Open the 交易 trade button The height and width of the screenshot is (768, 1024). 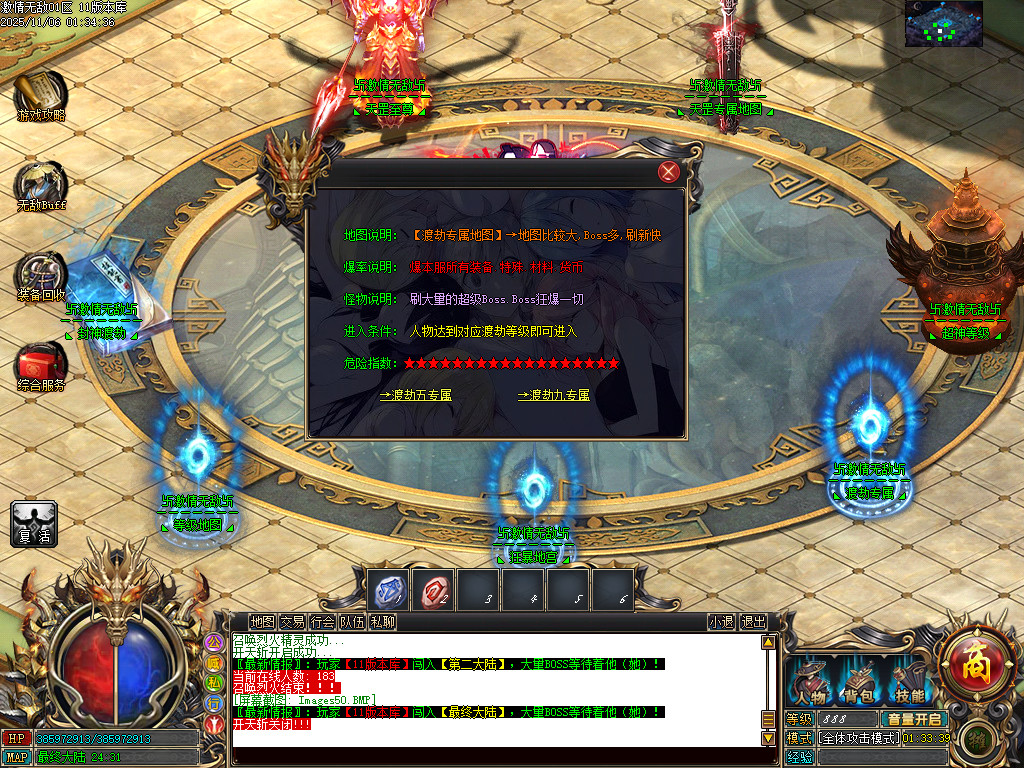coord(292,622)
